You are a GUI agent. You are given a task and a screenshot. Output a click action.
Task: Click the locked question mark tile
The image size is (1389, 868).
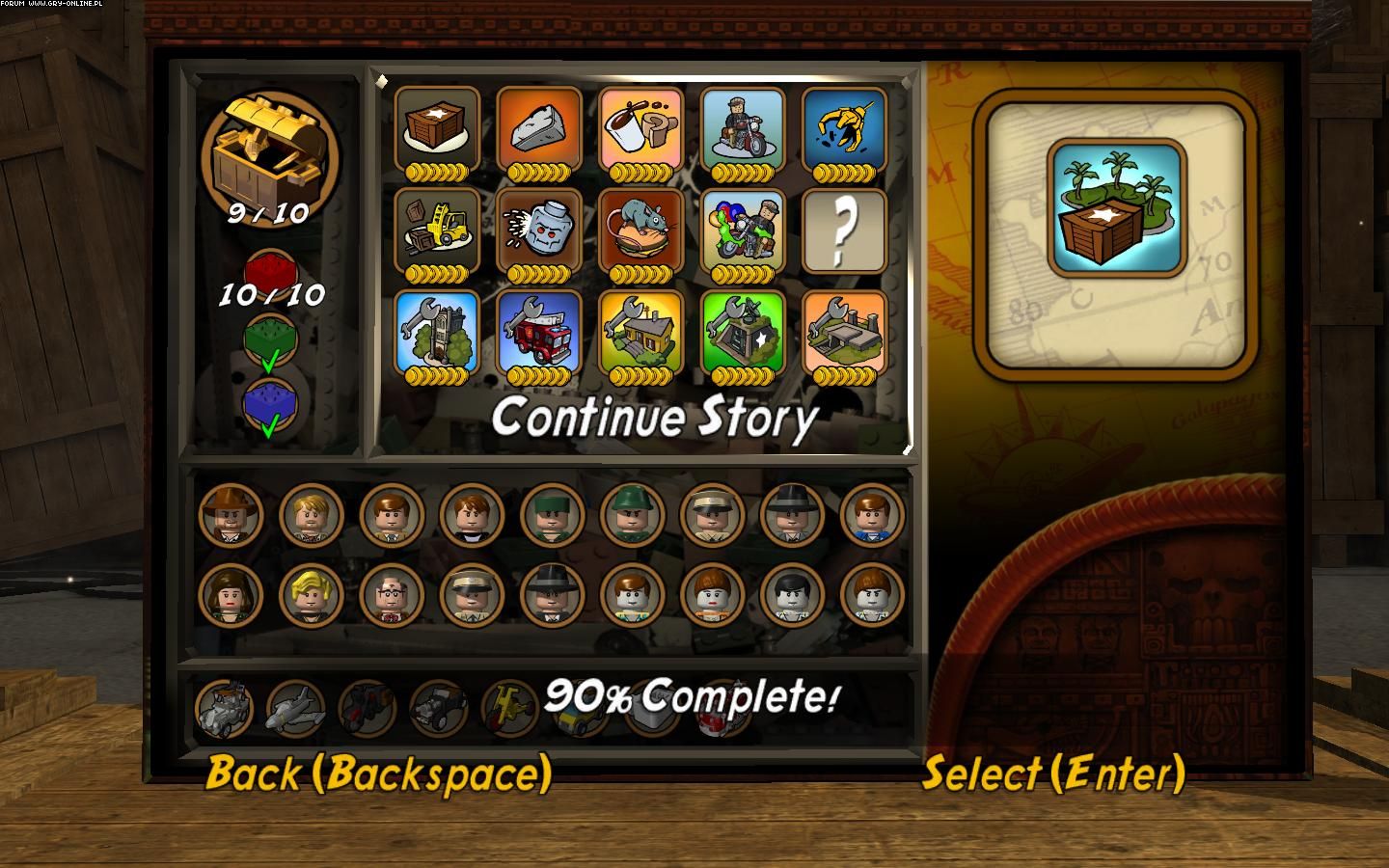[844, 230]
